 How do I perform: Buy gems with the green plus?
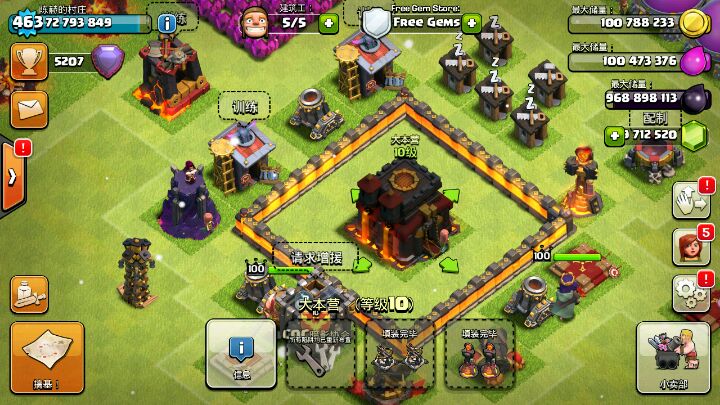pyautogui.click(x=614, y=135)
